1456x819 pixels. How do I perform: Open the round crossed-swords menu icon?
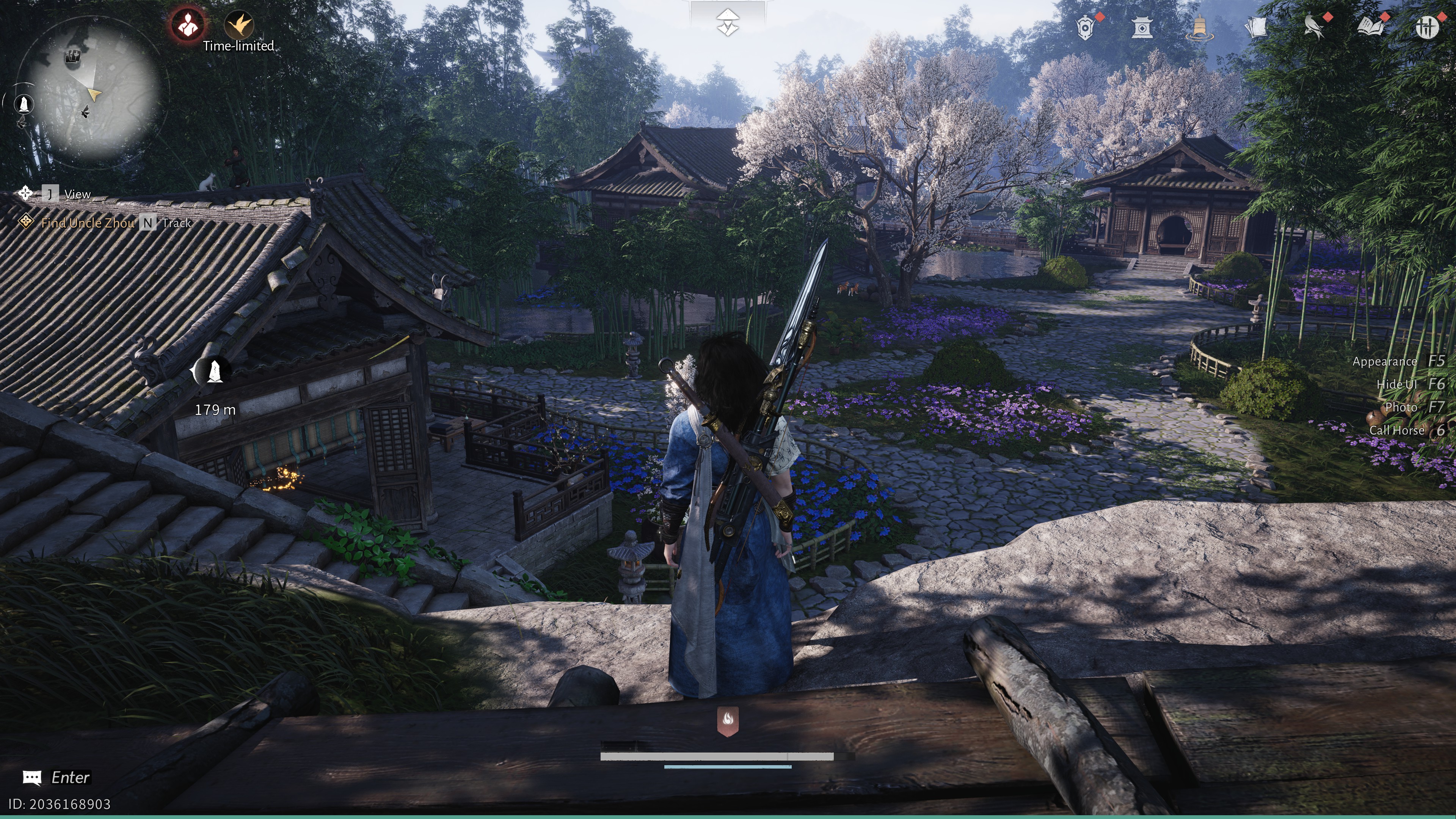pyautogui.click(x=1426, y=27)
